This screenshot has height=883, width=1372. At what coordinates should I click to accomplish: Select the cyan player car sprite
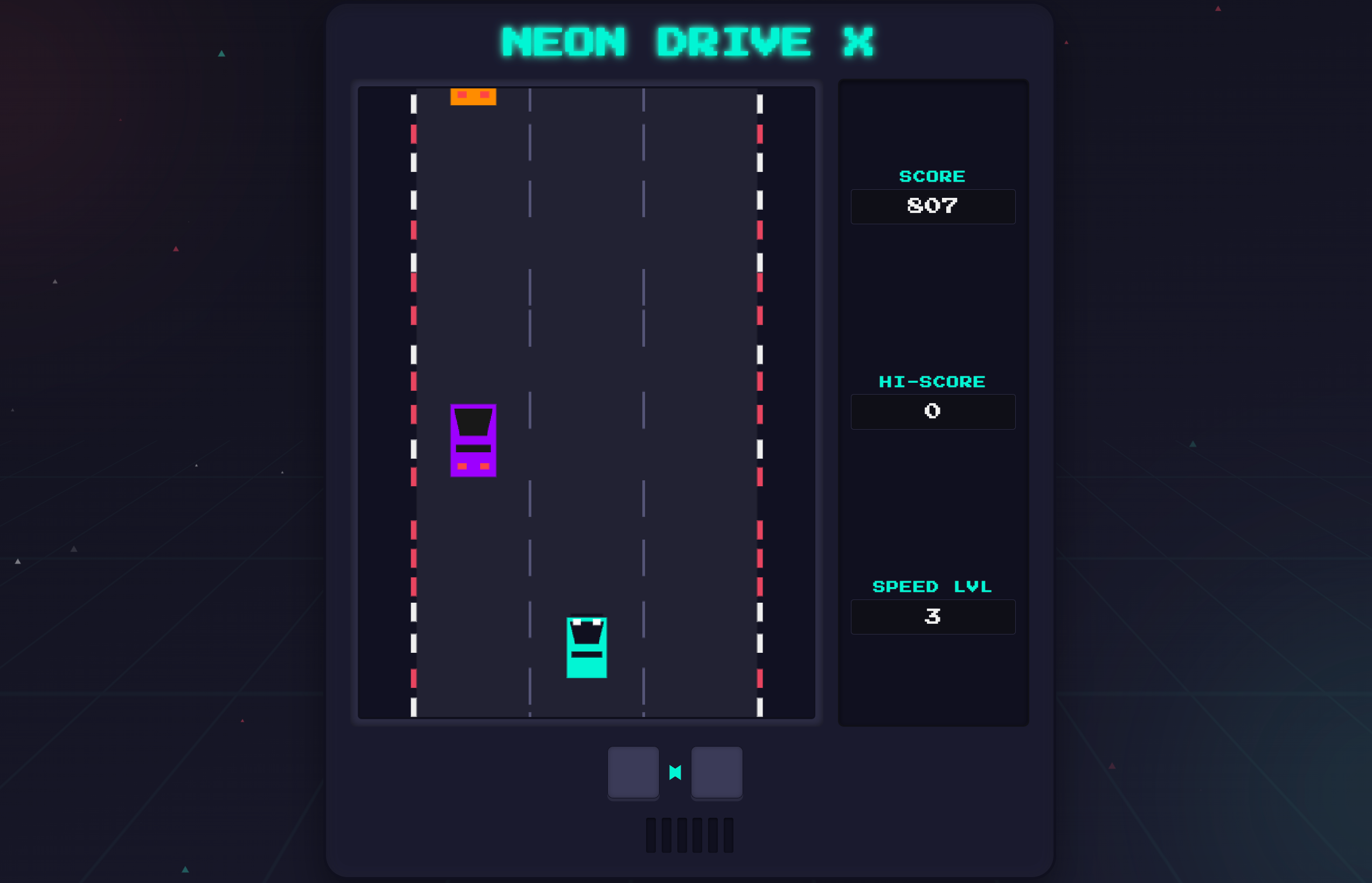click(586, 648)
